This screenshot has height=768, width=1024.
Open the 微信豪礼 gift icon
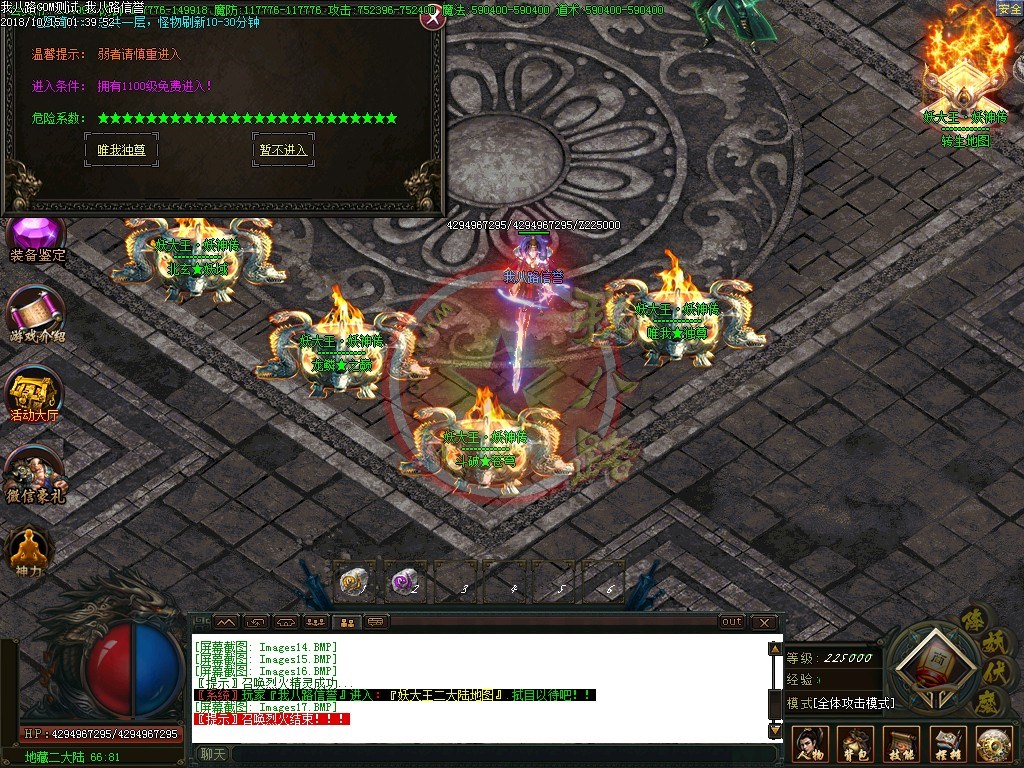tap(36, 472)
